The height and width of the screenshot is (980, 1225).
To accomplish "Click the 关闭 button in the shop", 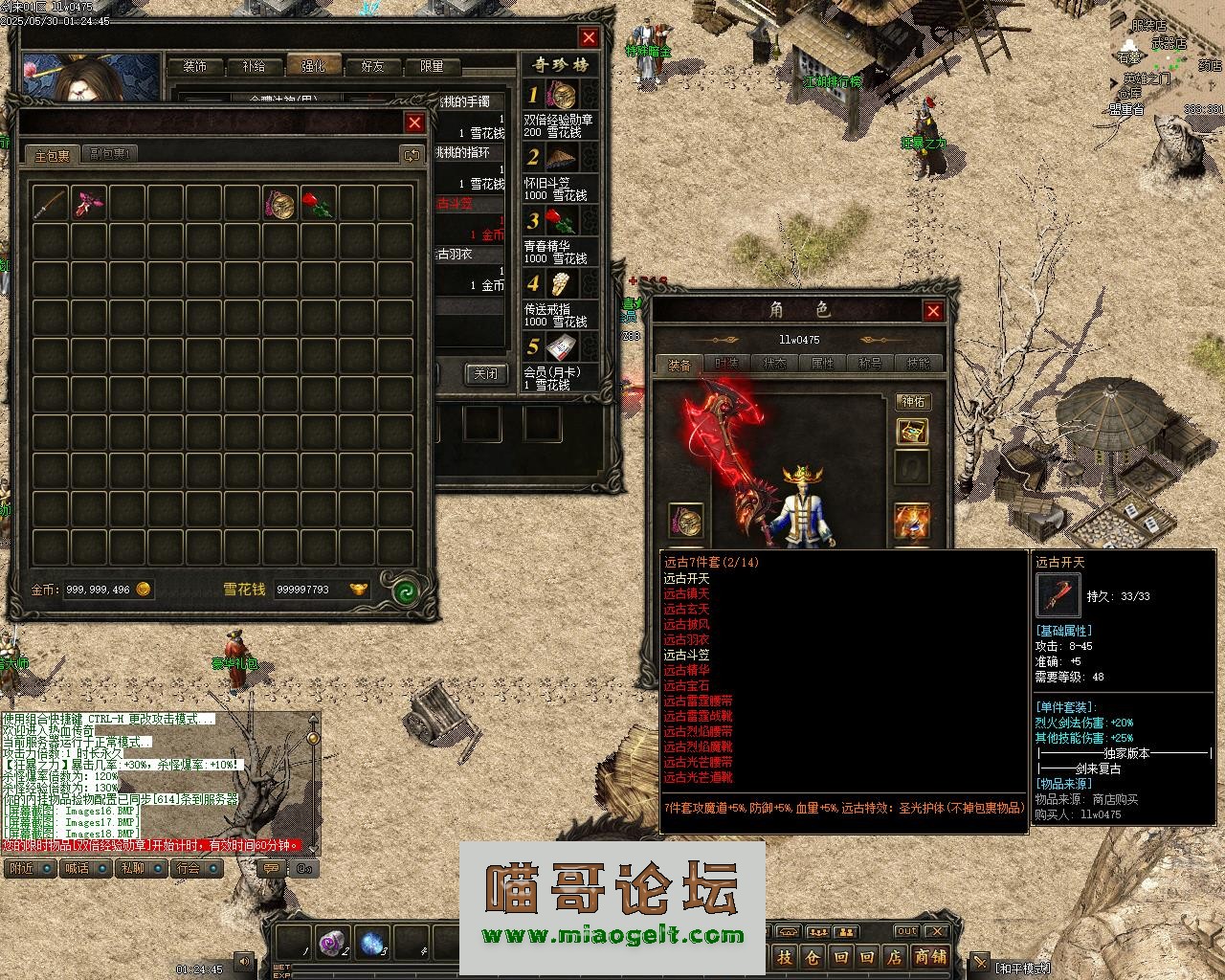I will tap(485, 373).
